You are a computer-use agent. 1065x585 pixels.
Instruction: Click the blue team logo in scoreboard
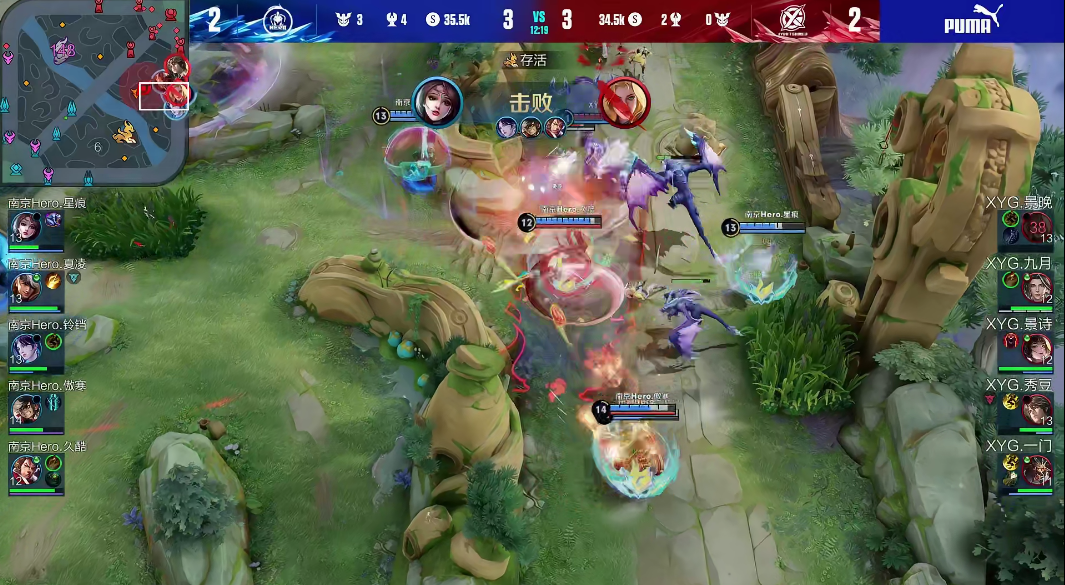[279, 20]
